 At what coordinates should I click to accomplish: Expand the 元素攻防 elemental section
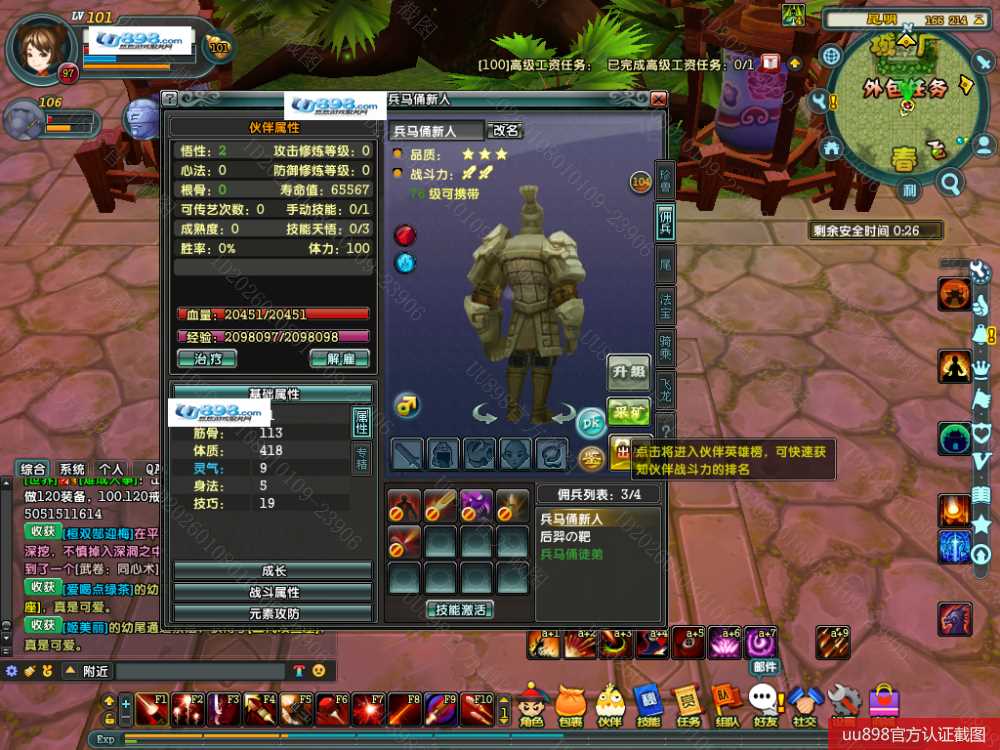(273, 613)
